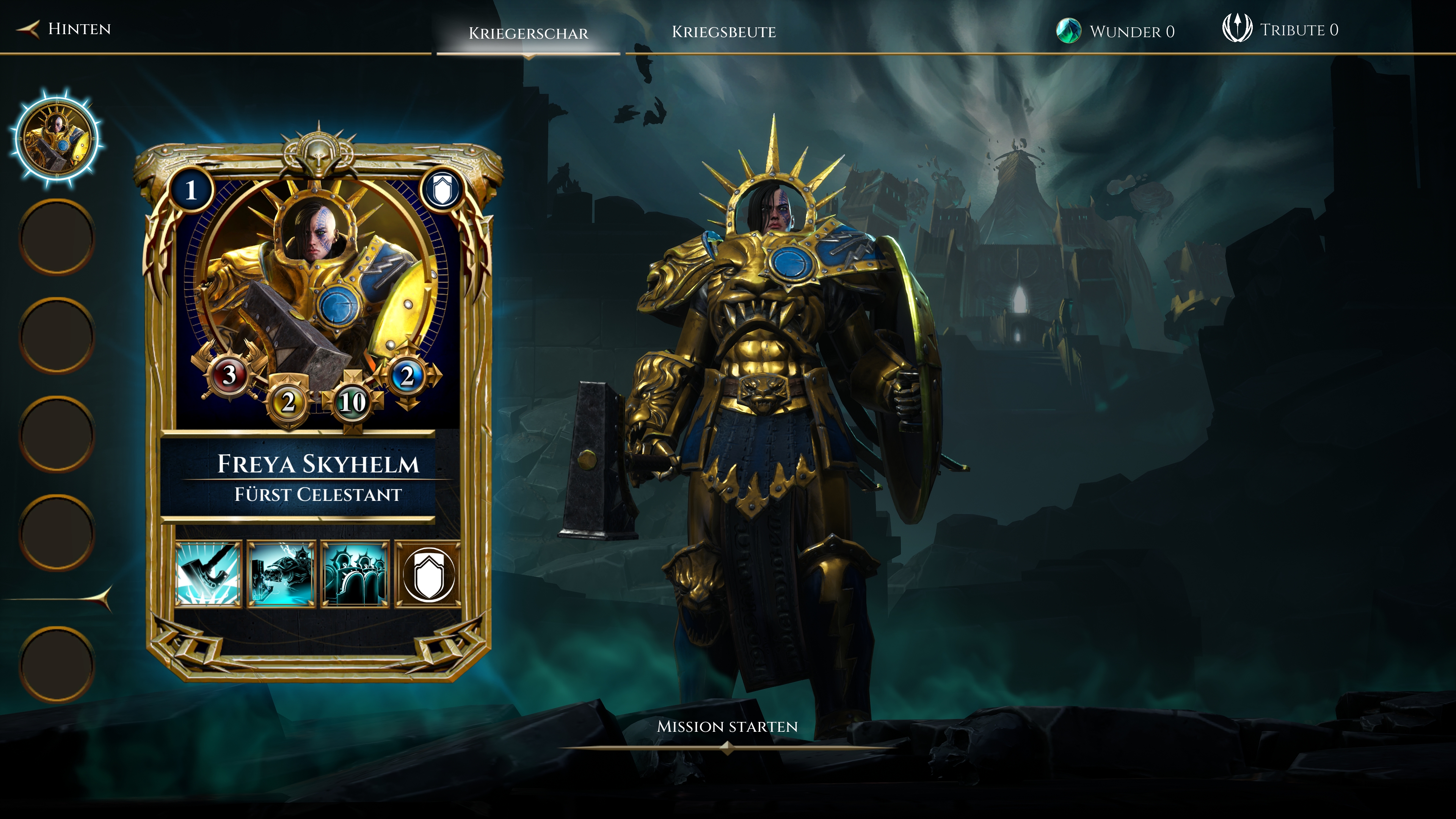Switch to the Kriegerschar tab
Image resolution: width=1456 pixels, height=819 pixels.
(528, 33)
